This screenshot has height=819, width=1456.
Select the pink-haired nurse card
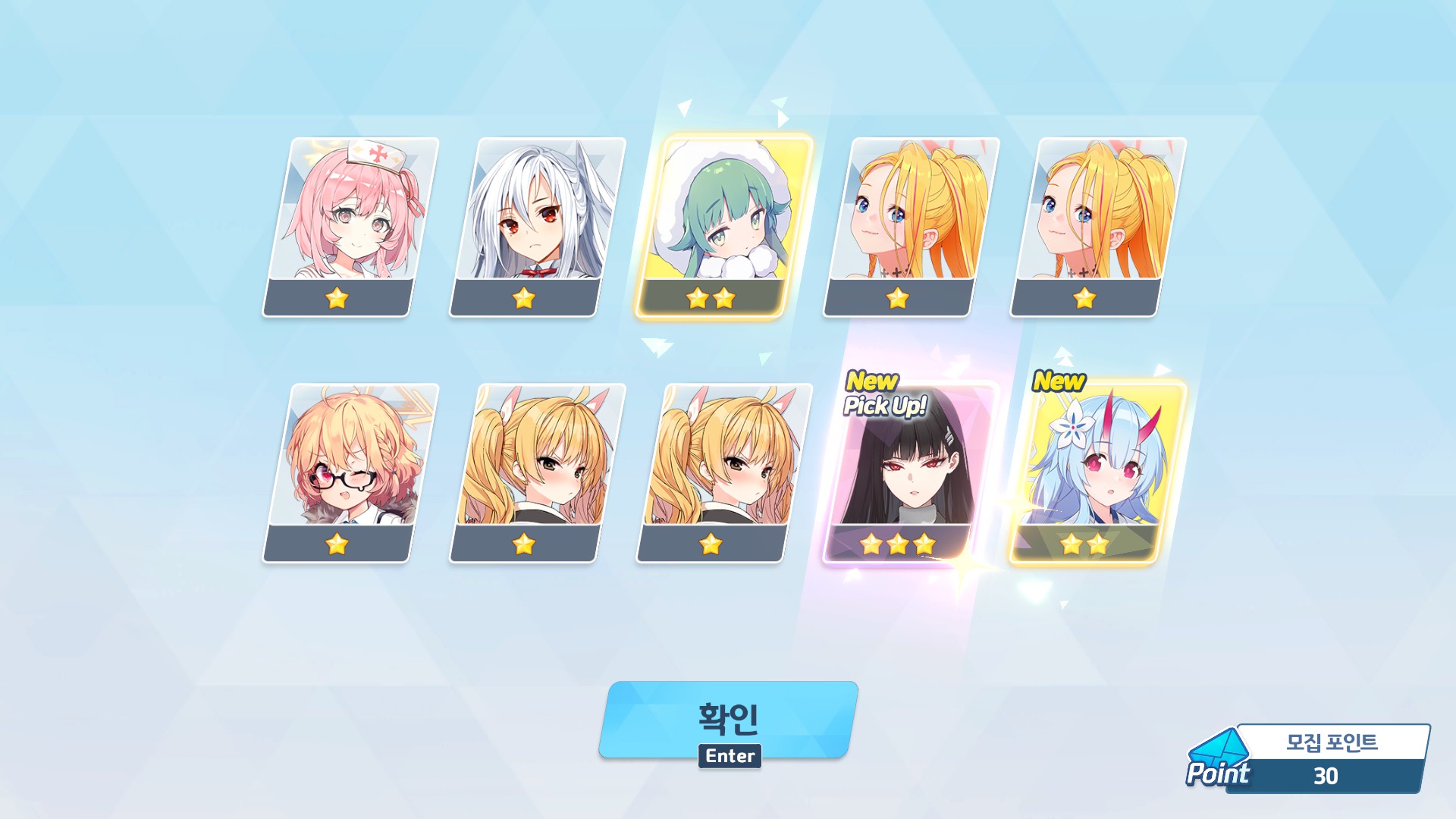(350, 226)
